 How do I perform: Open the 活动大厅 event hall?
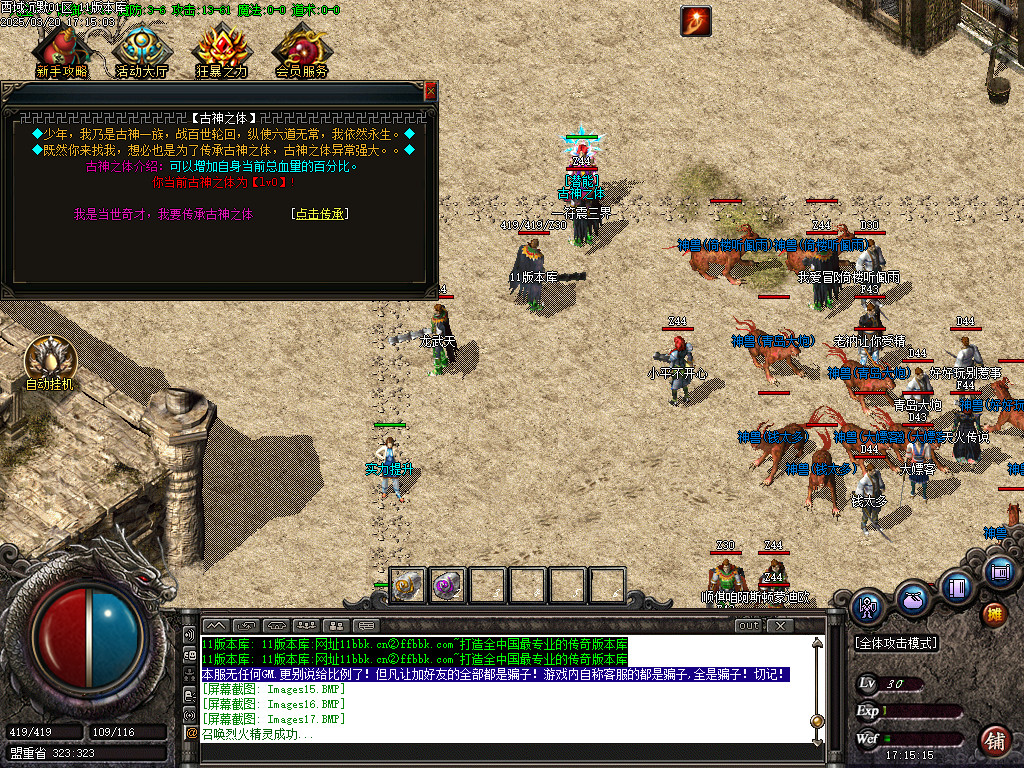(141, 50)
